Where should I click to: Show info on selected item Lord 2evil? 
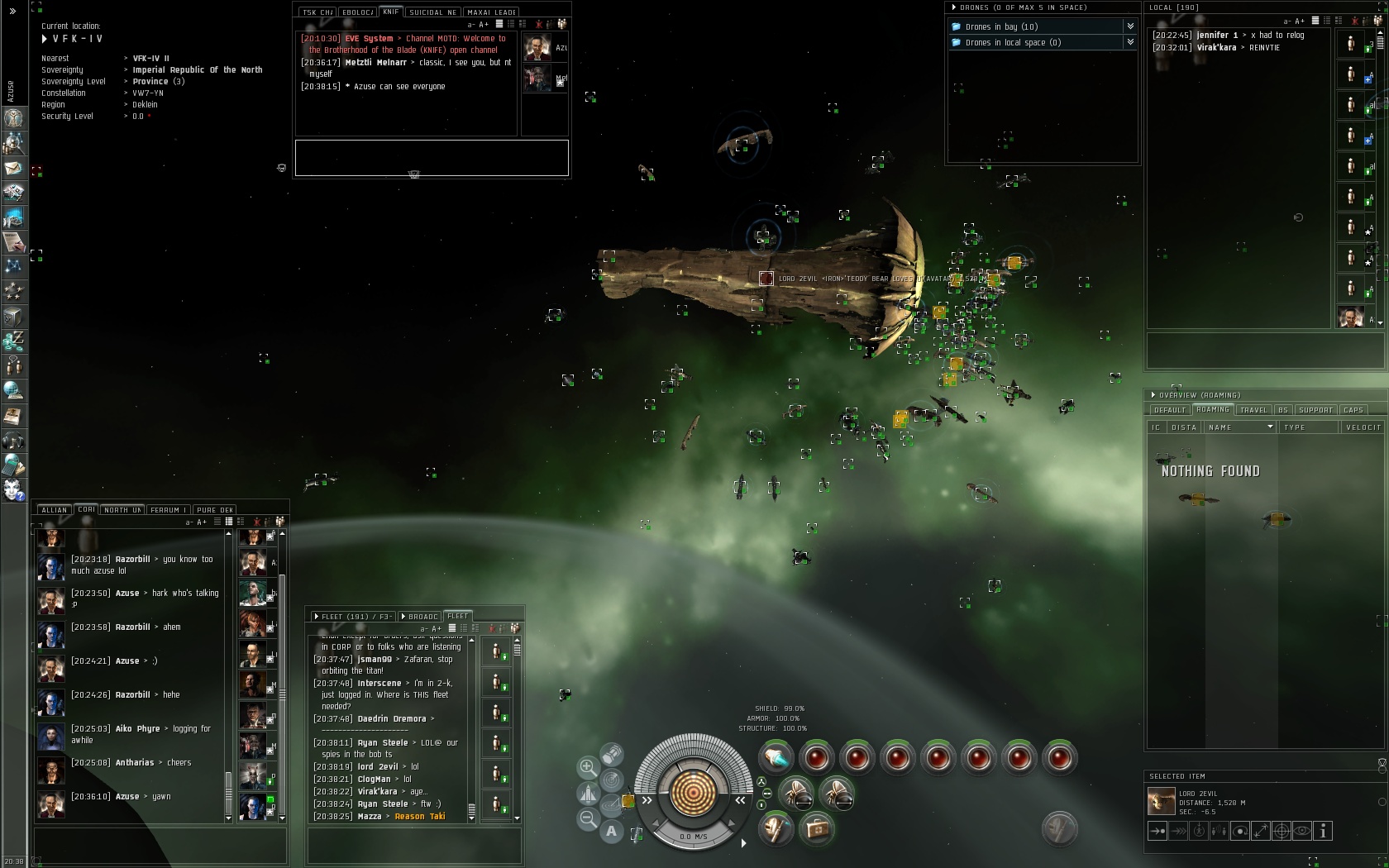[1323, 831]
